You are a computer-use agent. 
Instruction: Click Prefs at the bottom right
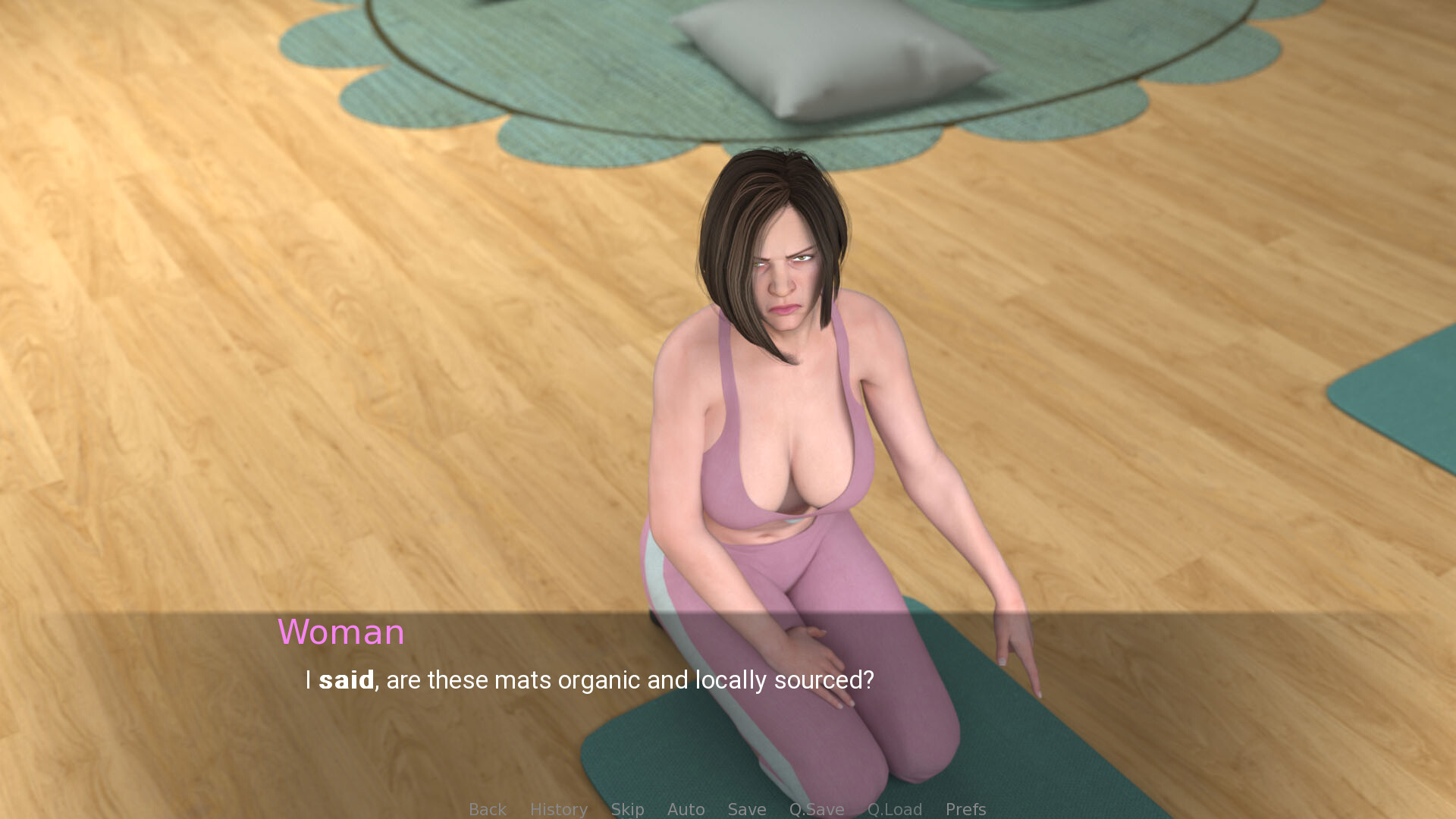click(x=965, y=808)
